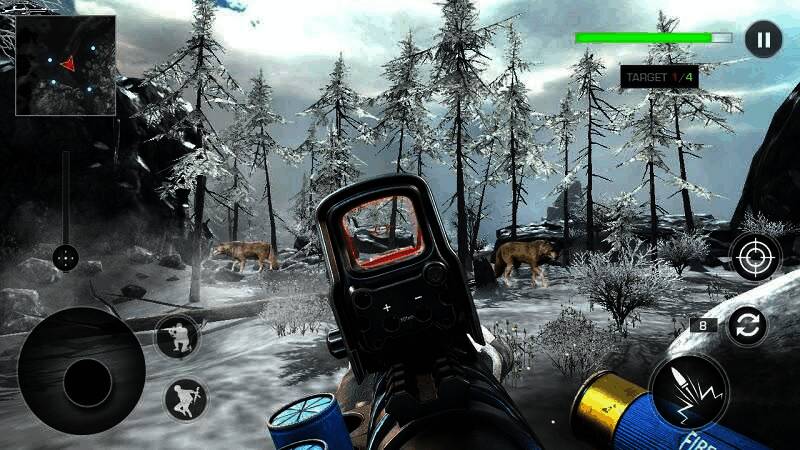
Task: Toggle aim with the crosshair scope button
Action: click(x=754, y=258)
